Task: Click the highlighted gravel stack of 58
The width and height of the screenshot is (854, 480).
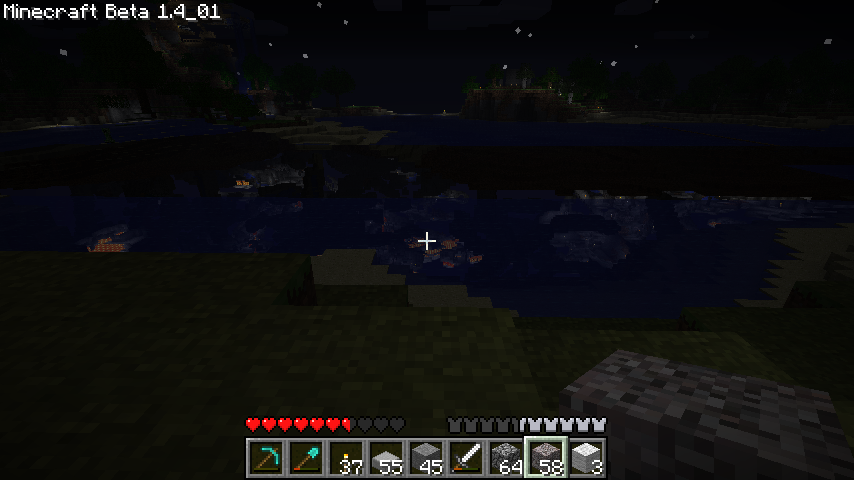Action: coord(547,459)
